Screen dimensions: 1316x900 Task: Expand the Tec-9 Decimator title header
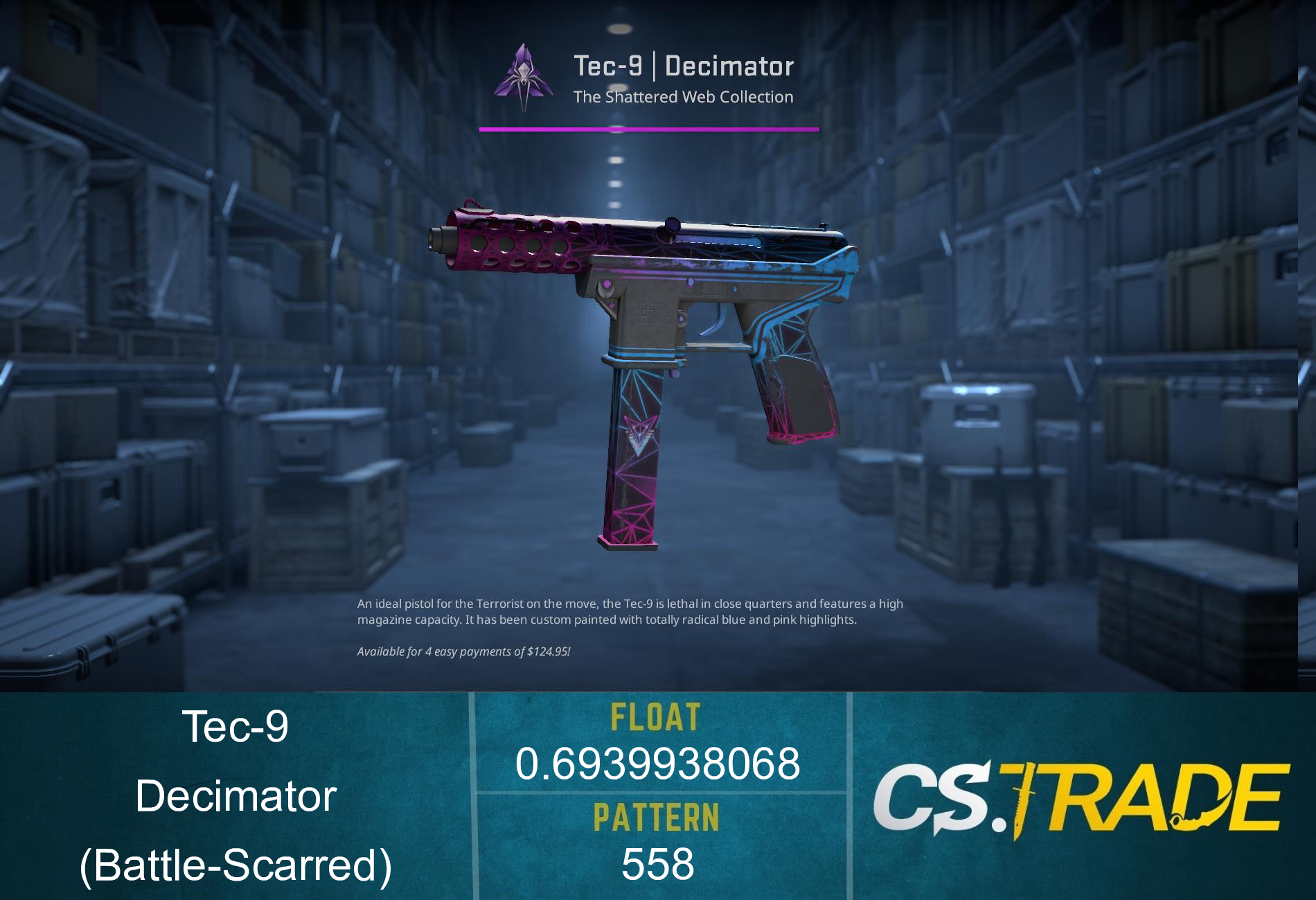[x=682, y=66]
